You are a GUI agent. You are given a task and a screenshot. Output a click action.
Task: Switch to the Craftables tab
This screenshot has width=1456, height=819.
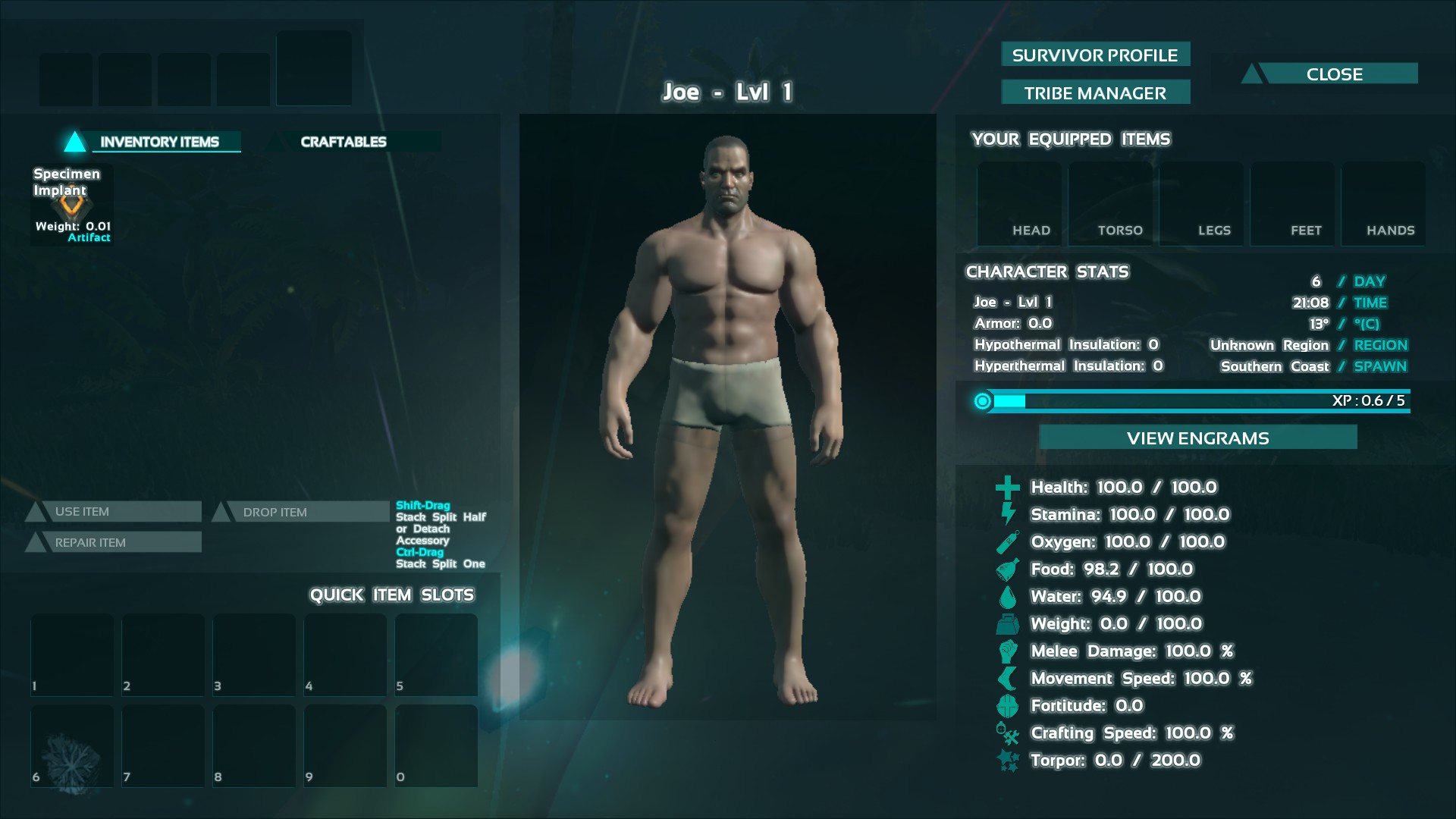tap(344, 142)
